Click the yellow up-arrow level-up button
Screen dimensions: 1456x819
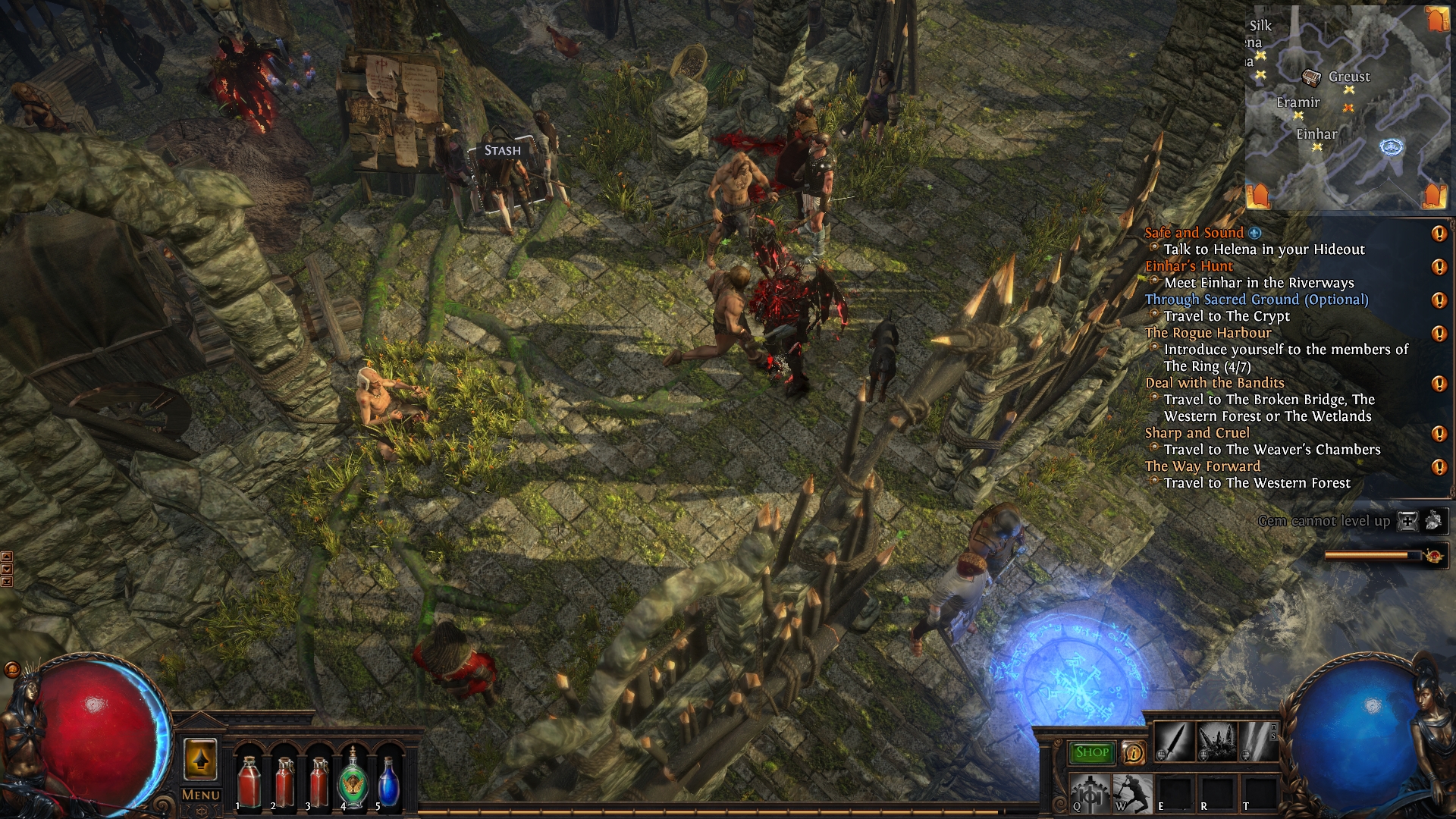200,759
